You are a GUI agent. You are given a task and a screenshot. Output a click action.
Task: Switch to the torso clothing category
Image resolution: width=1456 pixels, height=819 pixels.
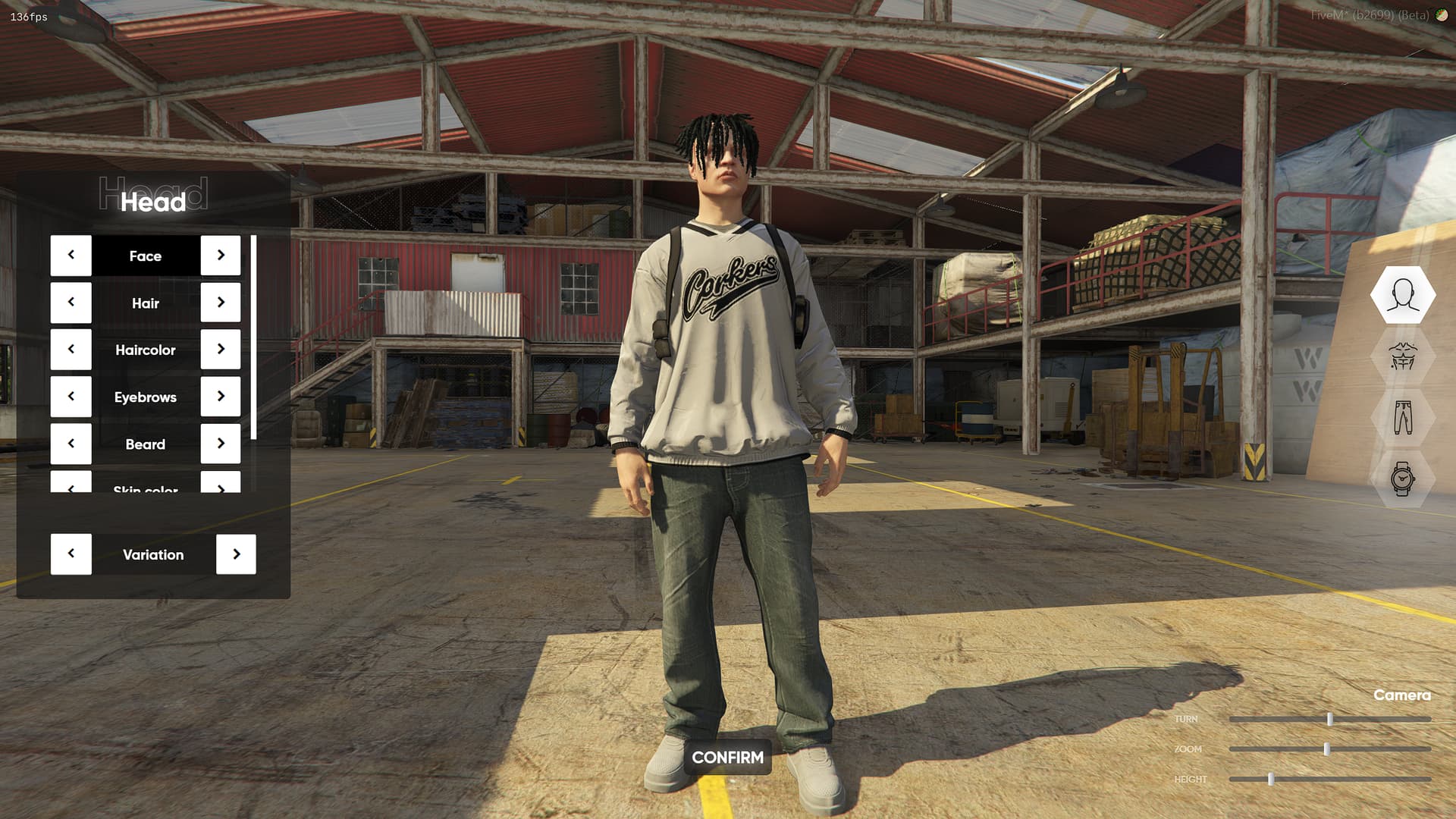point(1402,356)
